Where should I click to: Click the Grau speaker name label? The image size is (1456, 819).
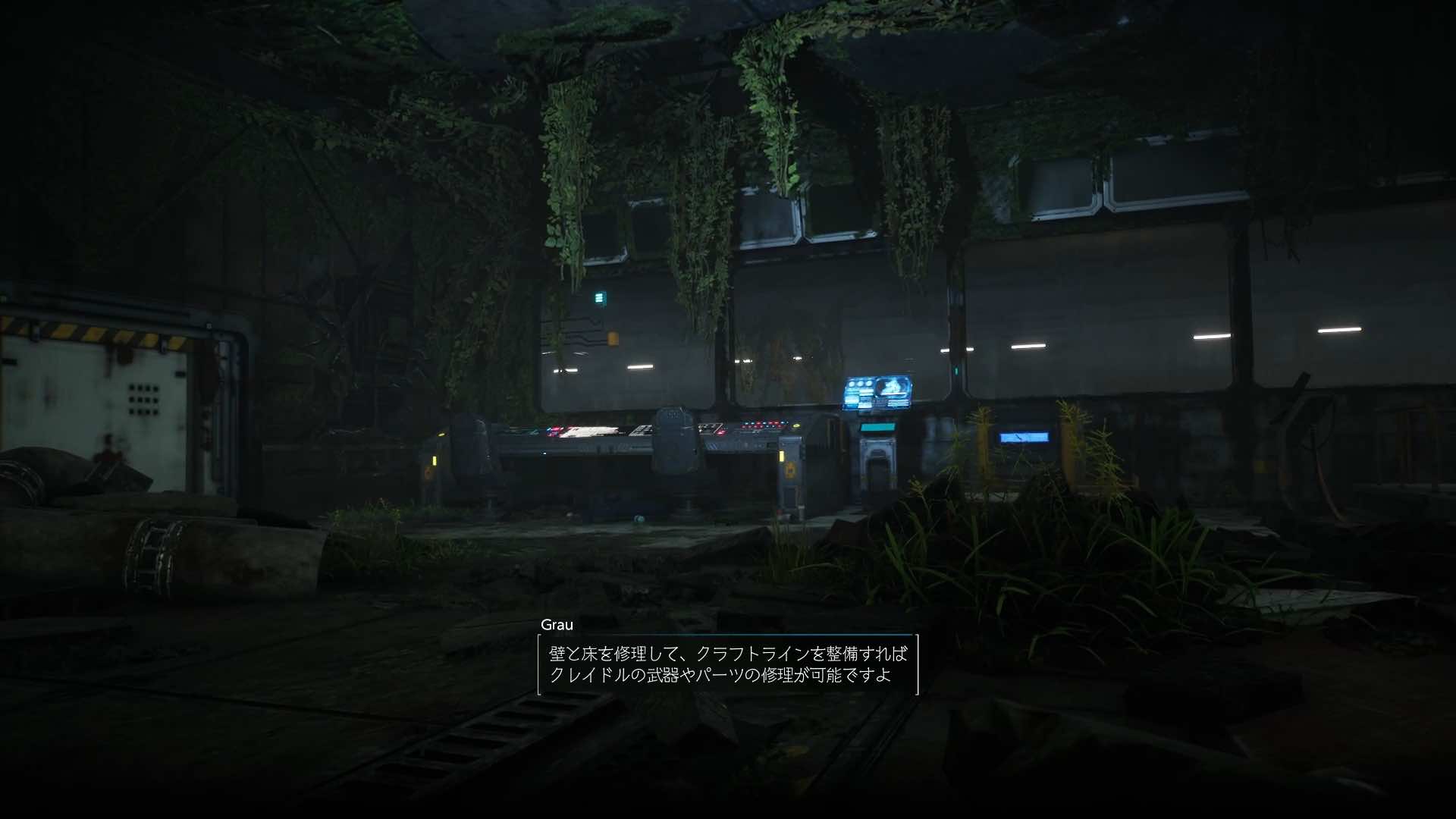(x=556, y=626)
